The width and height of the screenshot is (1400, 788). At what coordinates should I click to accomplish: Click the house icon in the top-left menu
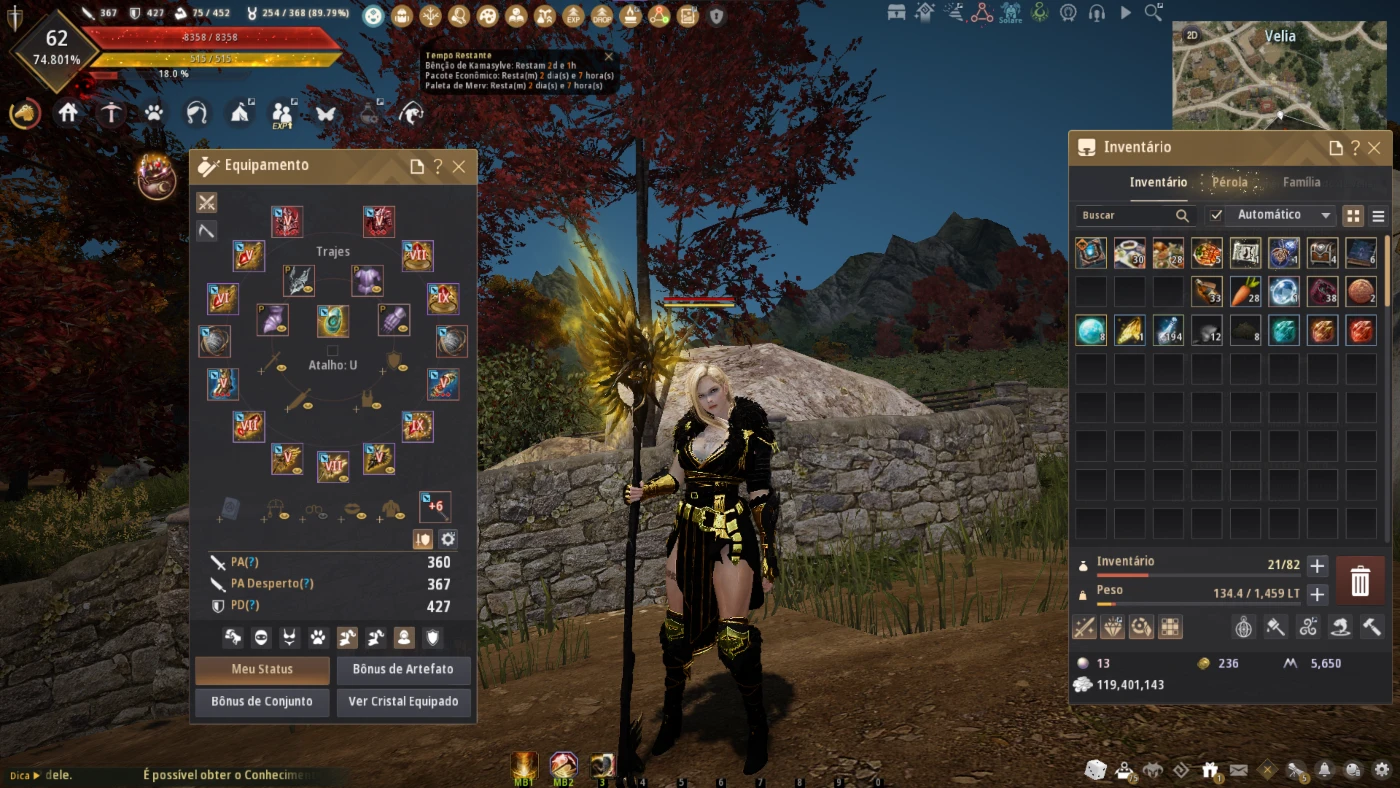pyautogui.click(x=68, y=113)
